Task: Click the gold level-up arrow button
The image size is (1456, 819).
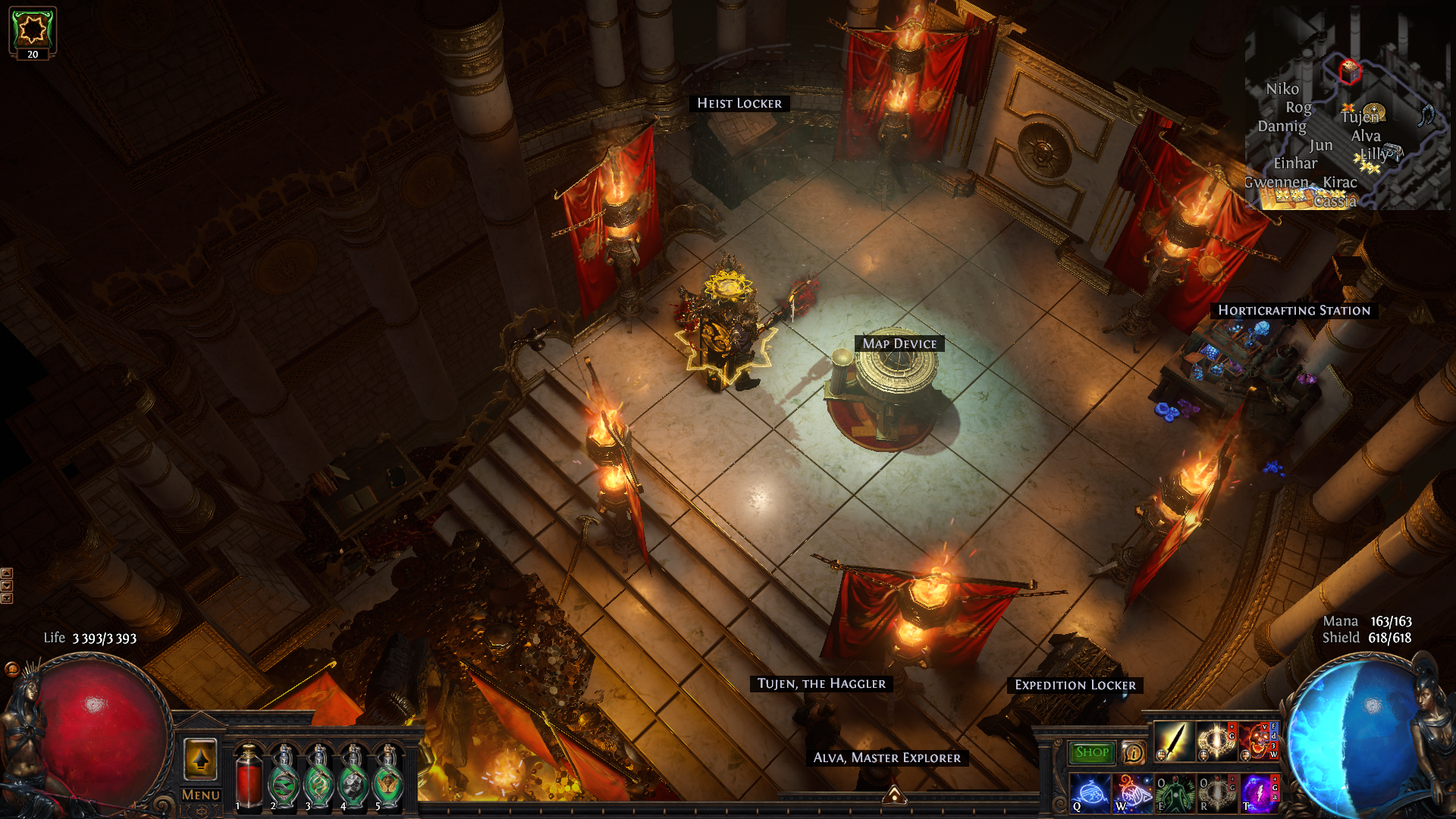Action: coord(201,758)
